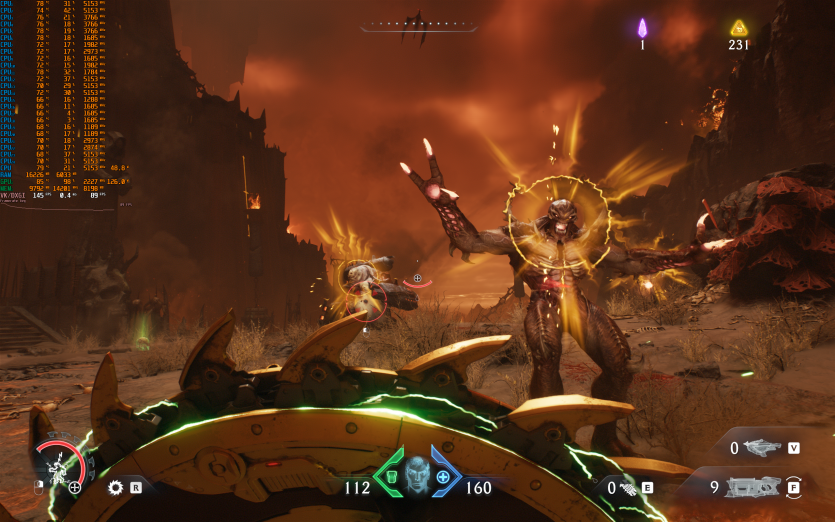Click the gold triangle currency icon
Screen dimensions: 835x522
tap(739, 27)
